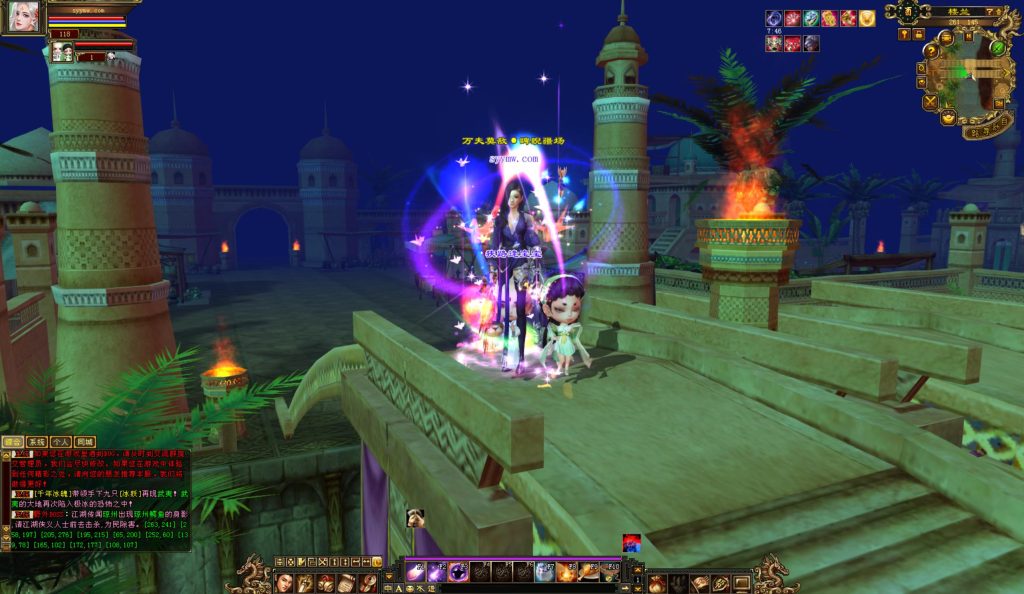Open the scroll icon in bottom-left menu
Viewport: 1024px width, 594px height.
click(x=343, y=582)
